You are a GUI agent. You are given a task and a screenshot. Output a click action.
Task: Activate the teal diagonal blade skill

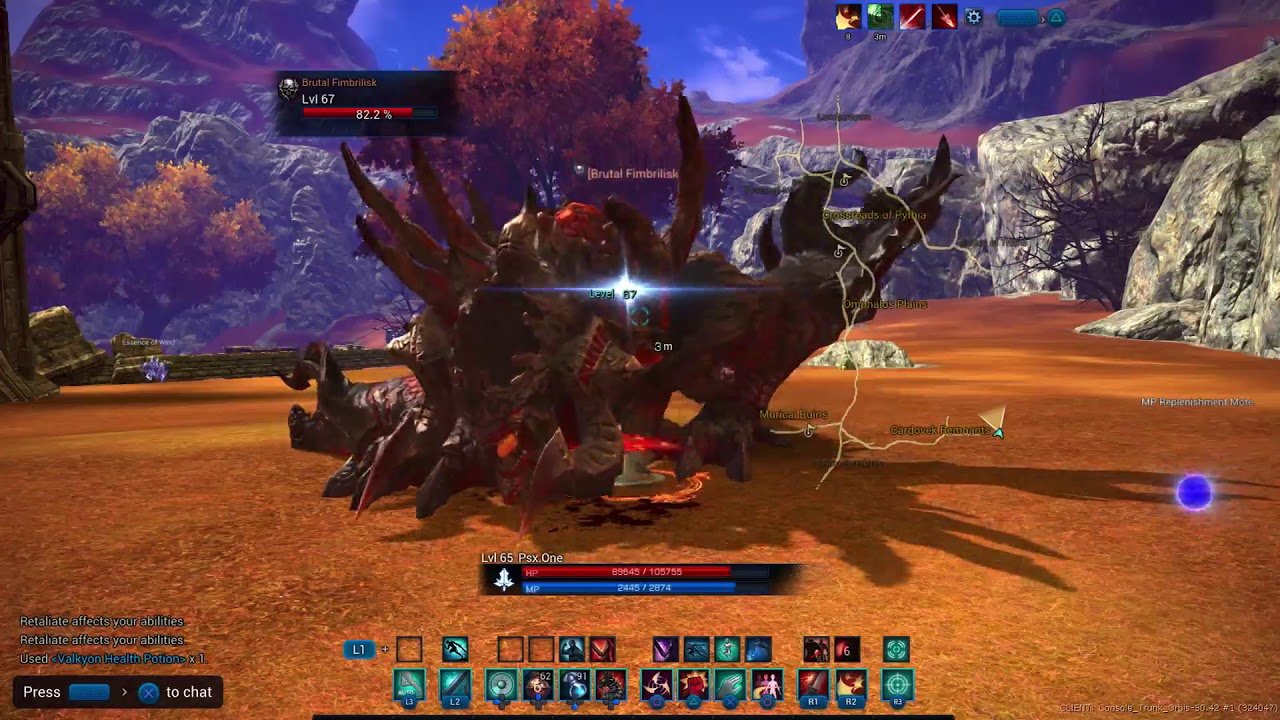[x=455, y=685]
